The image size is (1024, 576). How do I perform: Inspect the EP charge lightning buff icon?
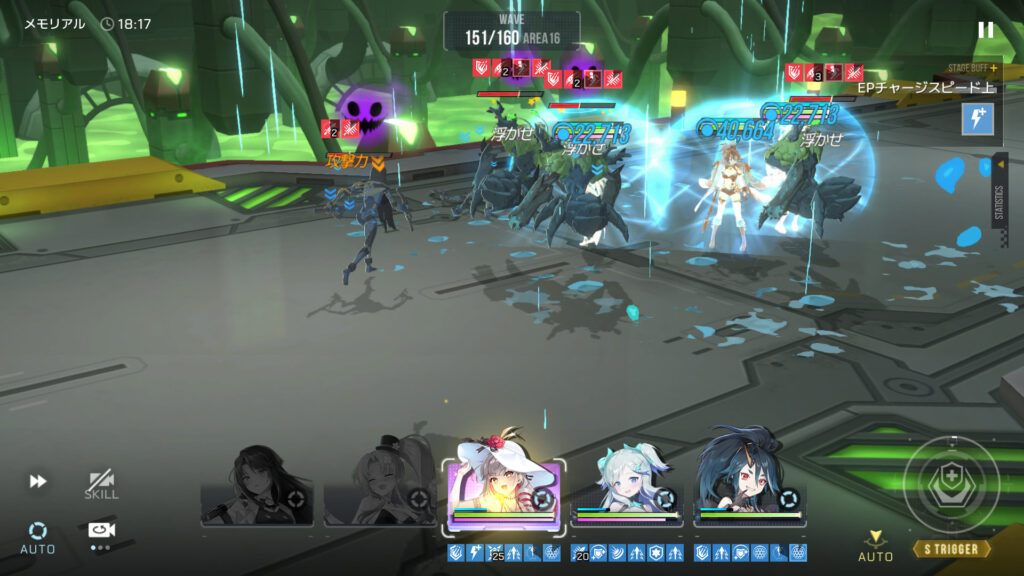coord(977,119)
